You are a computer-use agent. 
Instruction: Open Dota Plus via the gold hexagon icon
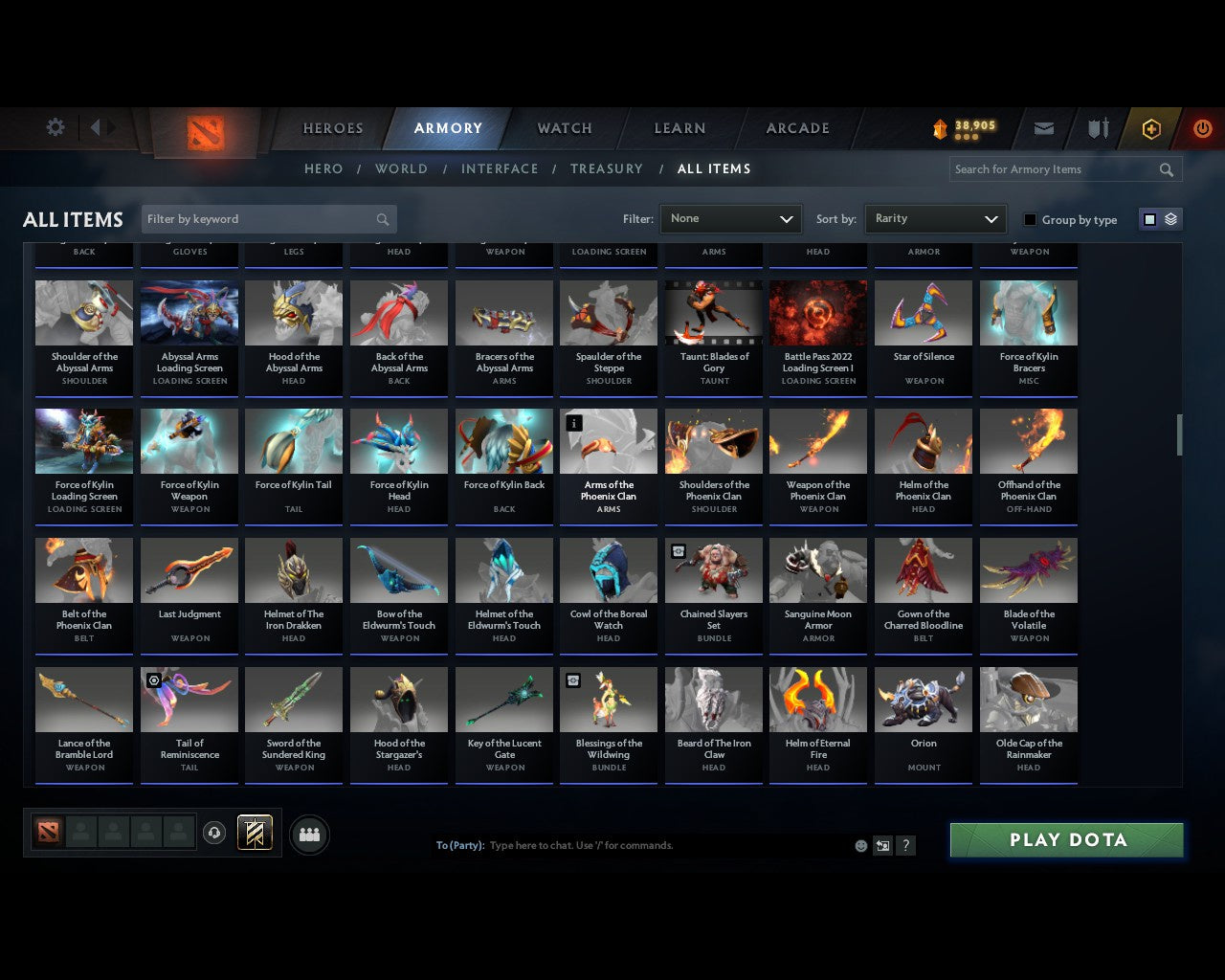pyautogui.click(x=1151, y=127)
